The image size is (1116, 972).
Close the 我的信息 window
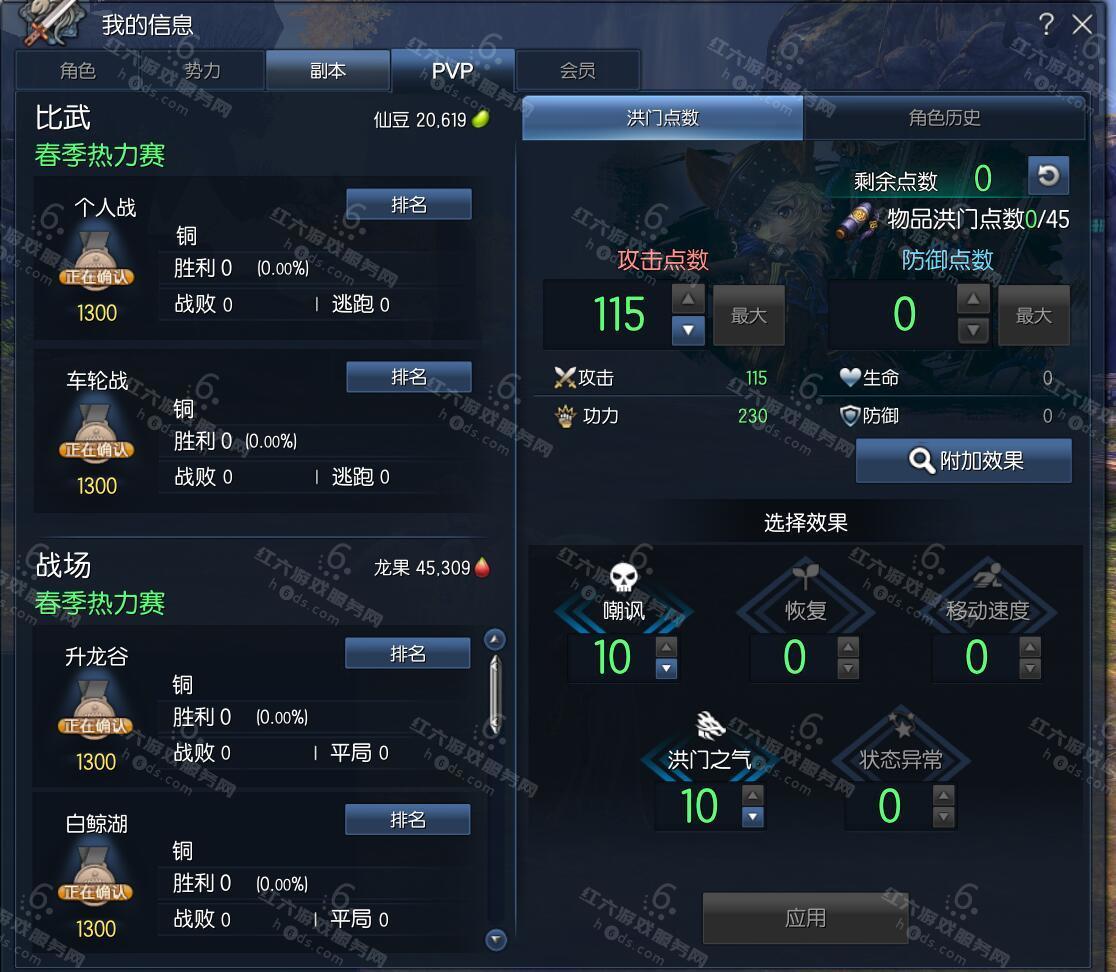pos(1083,25)
